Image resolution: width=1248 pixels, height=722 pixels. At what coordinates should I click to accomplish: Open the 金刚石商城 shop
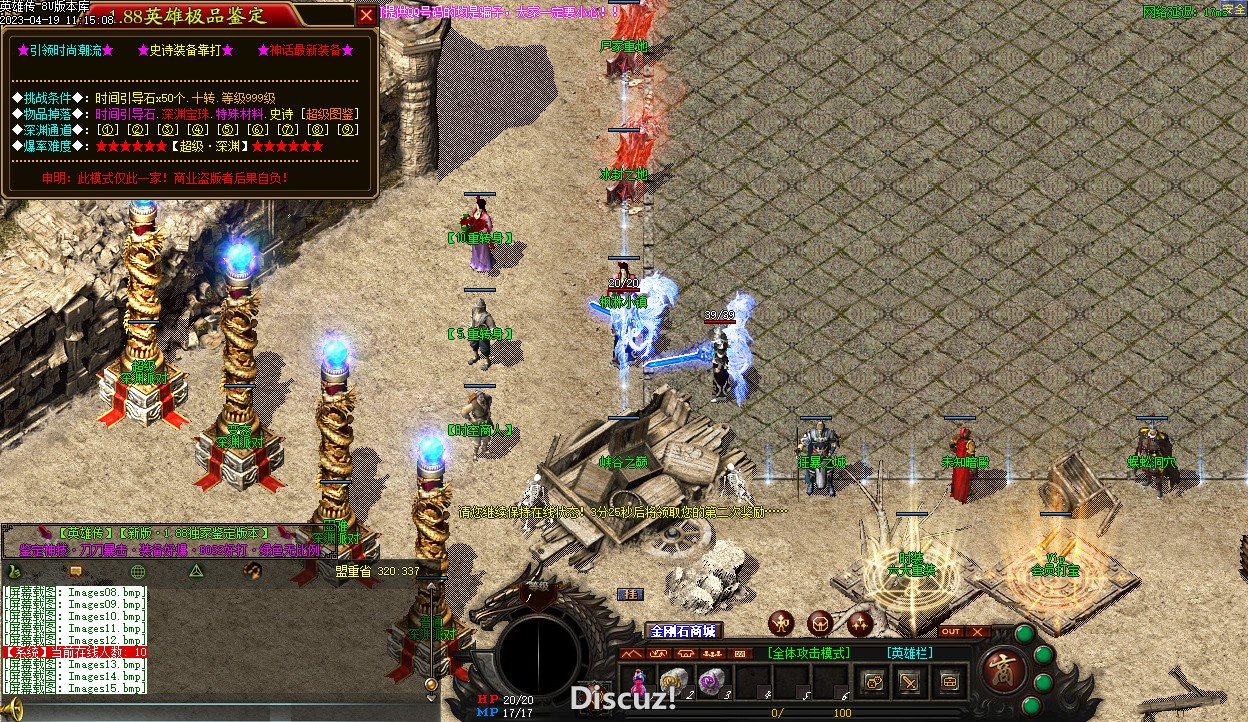(x=684, y=631)
